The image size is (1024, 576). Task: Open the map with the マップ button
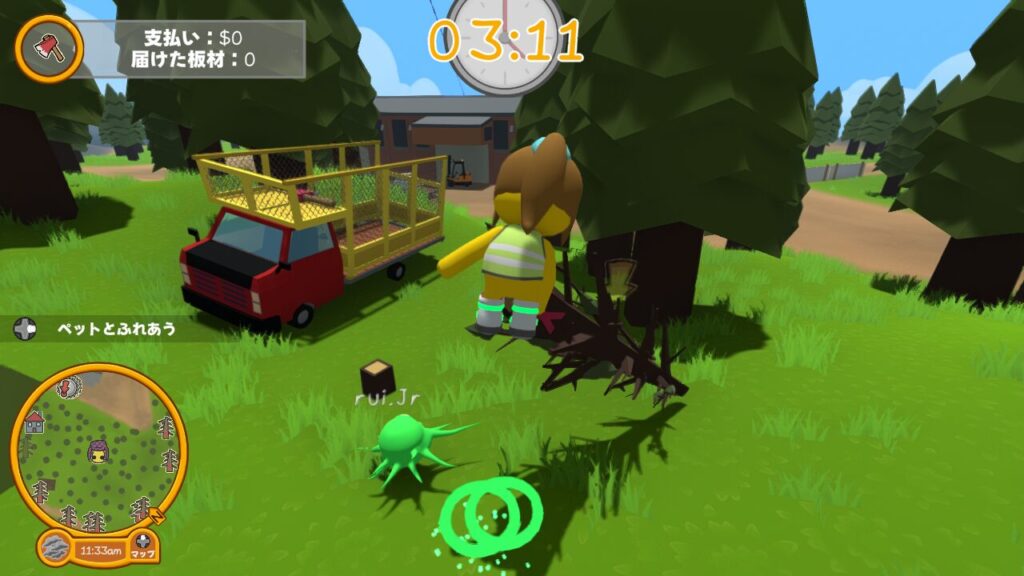144,547
